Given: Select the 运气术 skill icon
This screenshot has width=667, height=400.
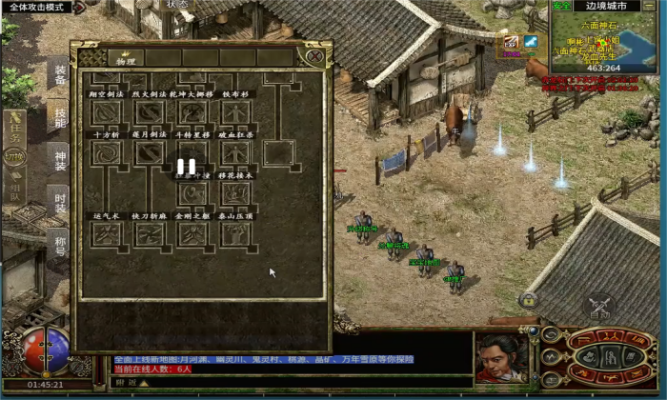Looking at the screenshot, I should 106,234.
